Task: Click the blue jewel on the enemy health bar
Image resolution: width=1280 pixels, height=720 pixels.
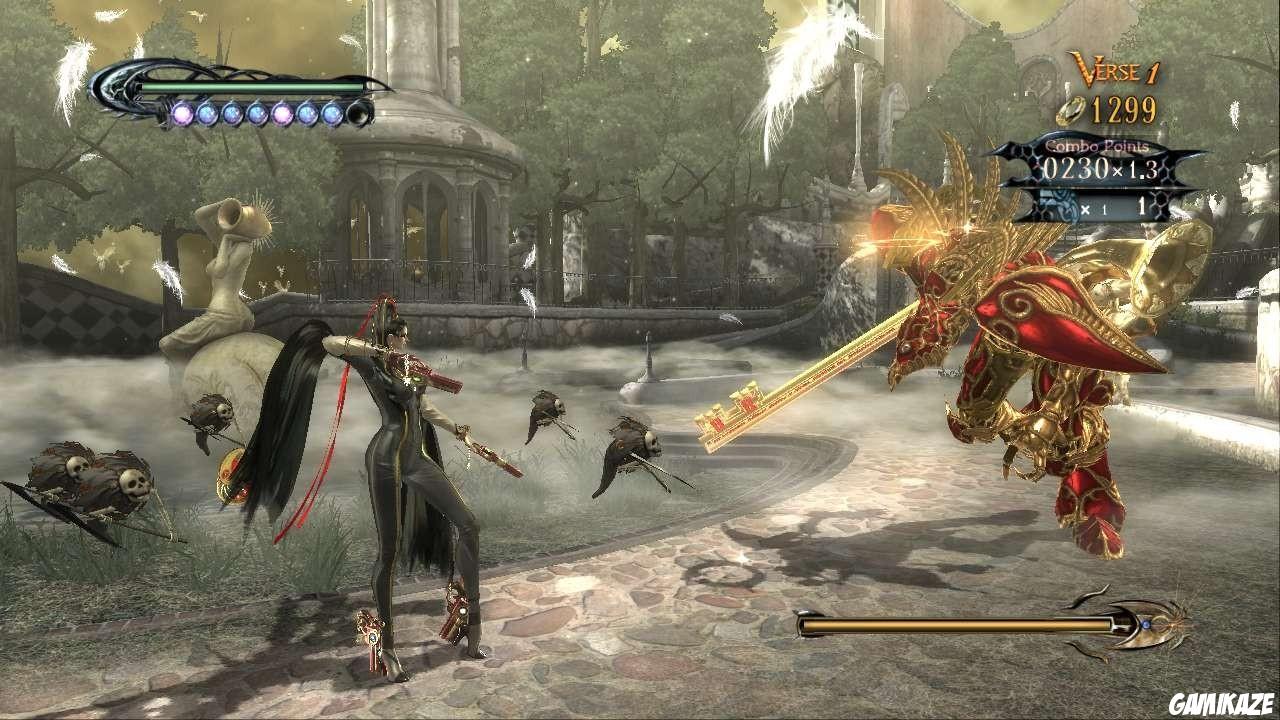Action: [1146, 624]
